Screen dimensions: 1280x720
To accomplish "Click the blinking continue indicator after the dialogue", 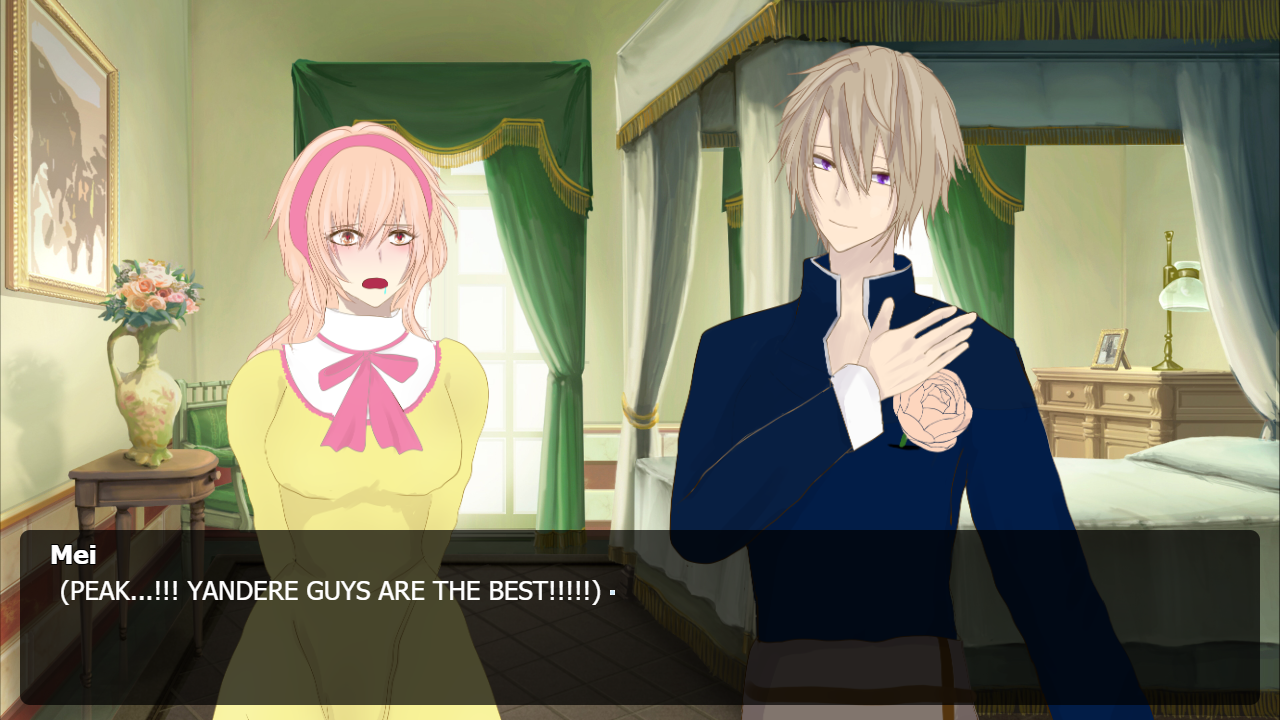I will click(x=611, y=592).
